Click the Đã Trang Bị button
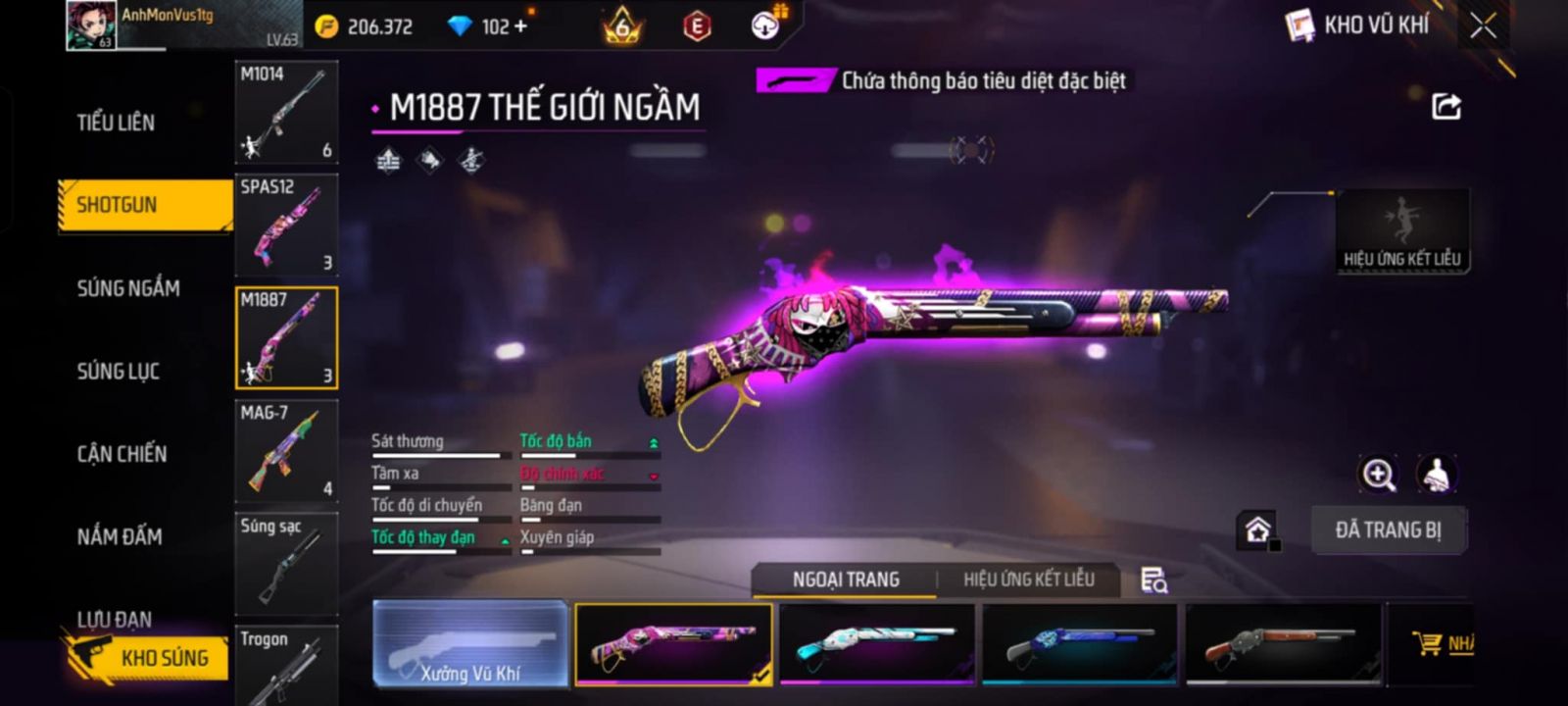Image resolution: width=1568 pixels, height=706 pixels. click(1388, 530)
